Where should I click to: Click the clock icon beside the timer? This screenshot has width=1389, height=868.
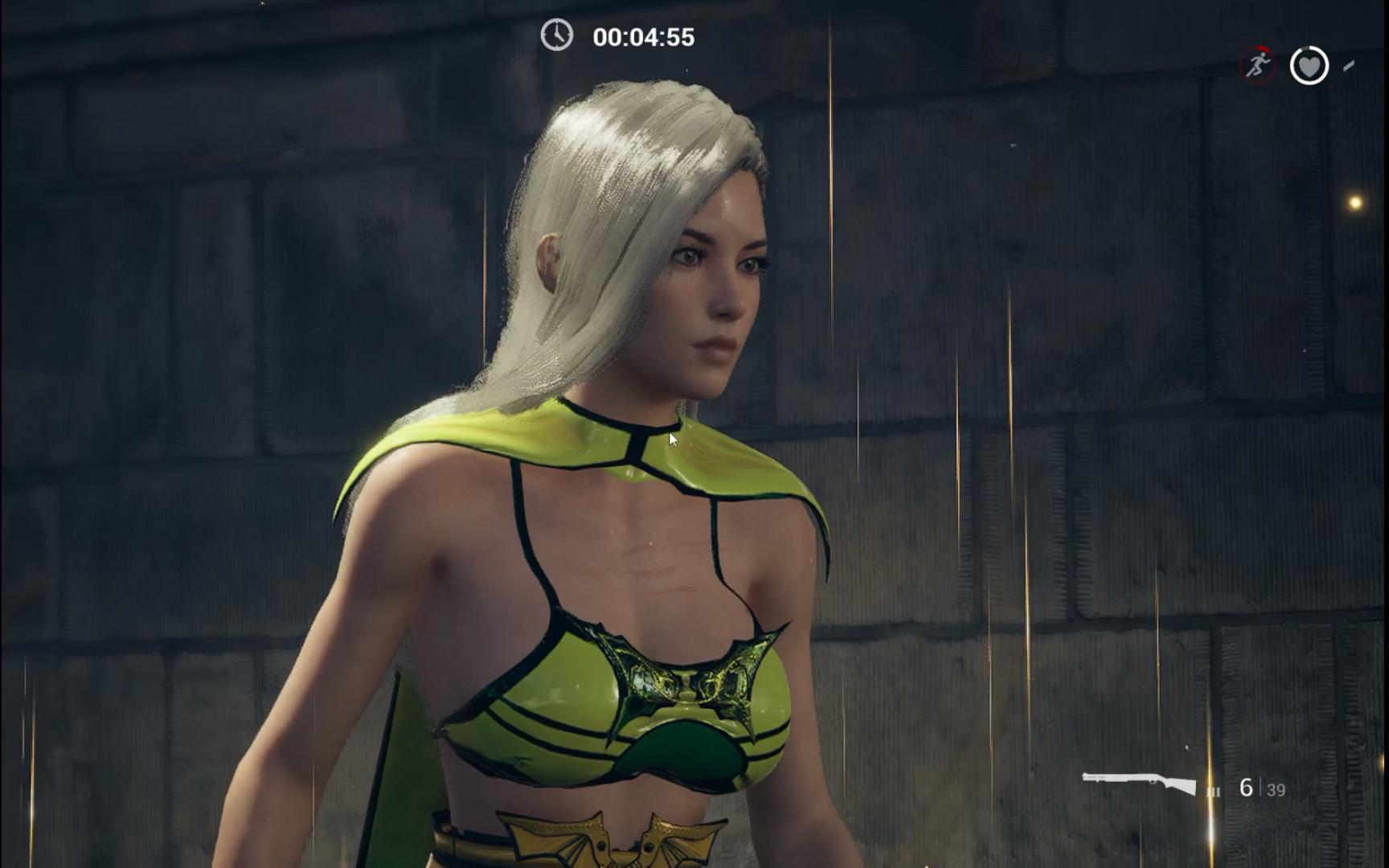(556, 35)
